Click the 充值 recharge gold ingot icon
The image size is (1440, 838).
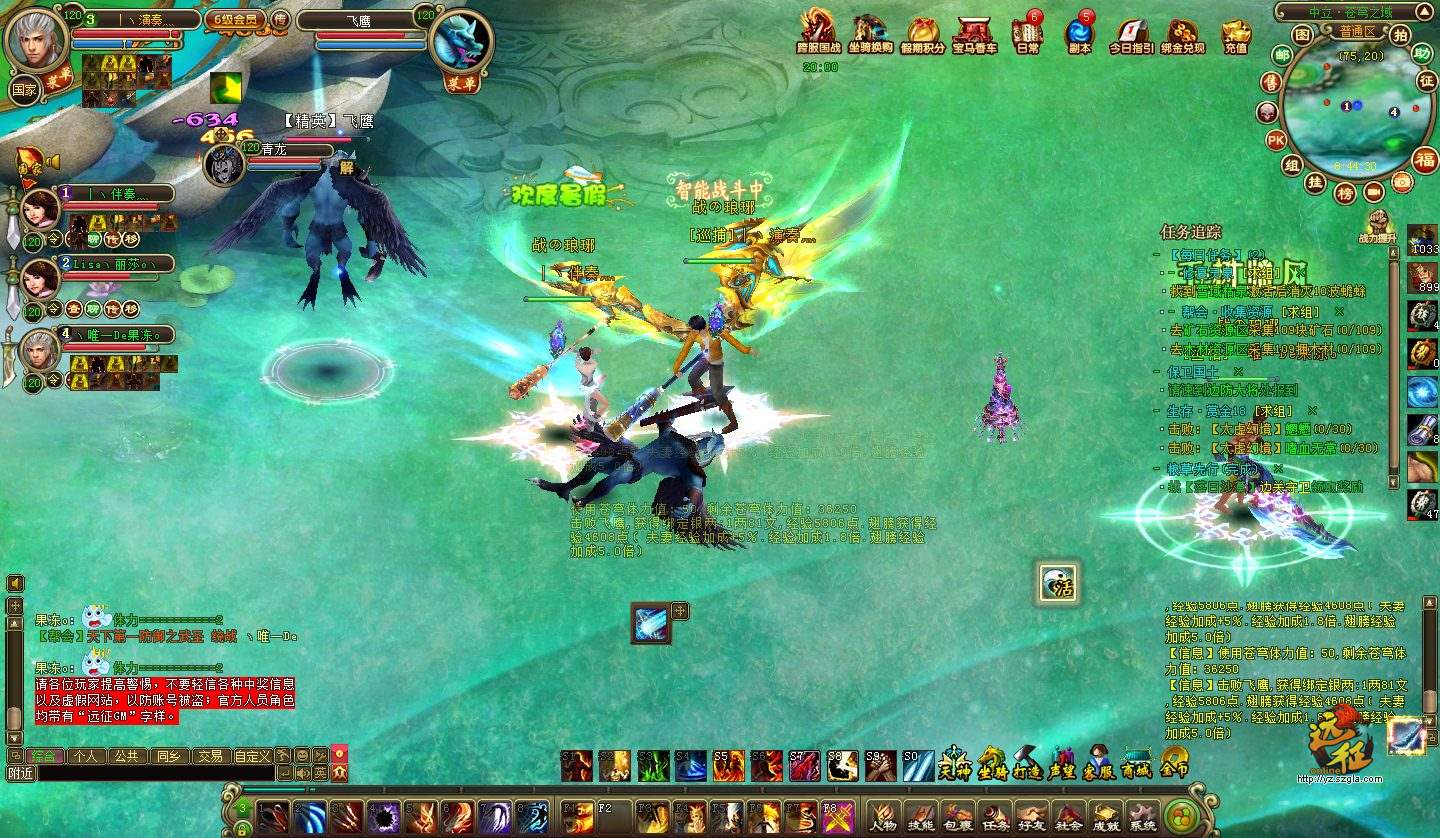pos(1236,33)
